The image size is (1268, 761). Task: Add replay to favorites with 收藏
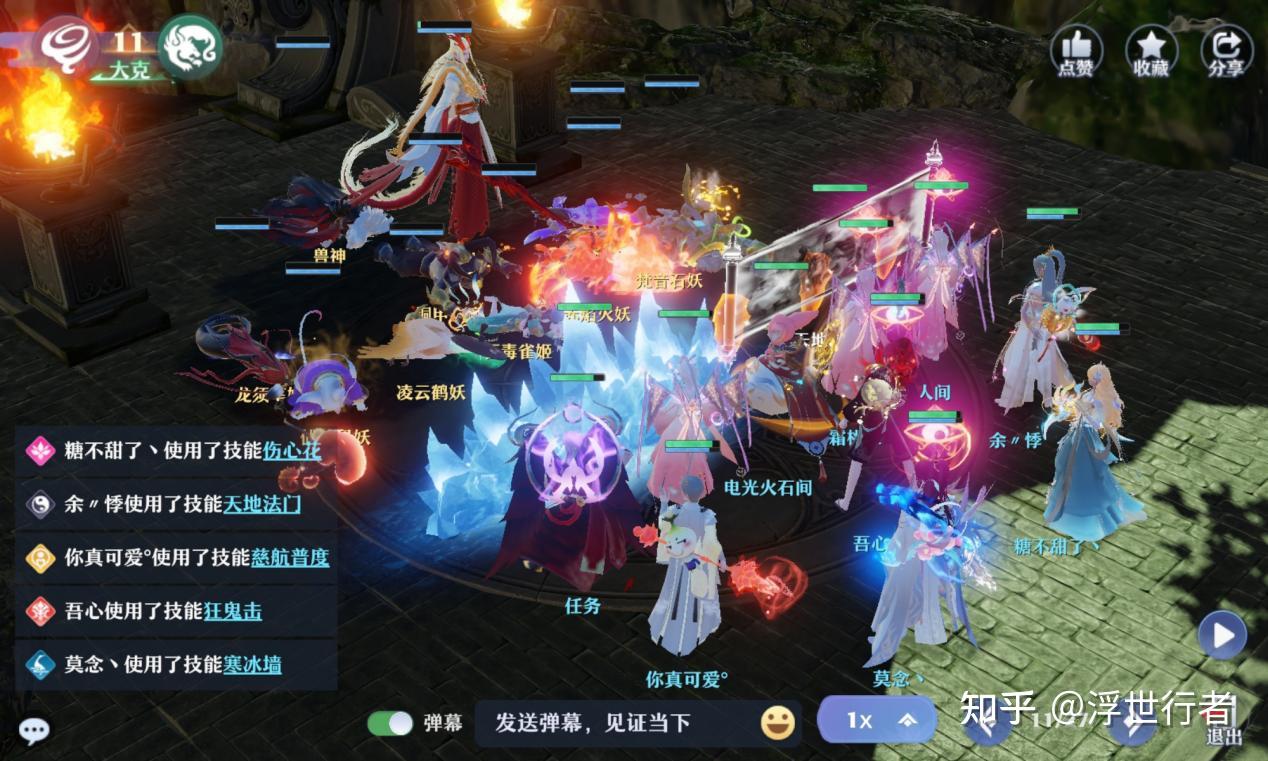tap(1151, 50)
